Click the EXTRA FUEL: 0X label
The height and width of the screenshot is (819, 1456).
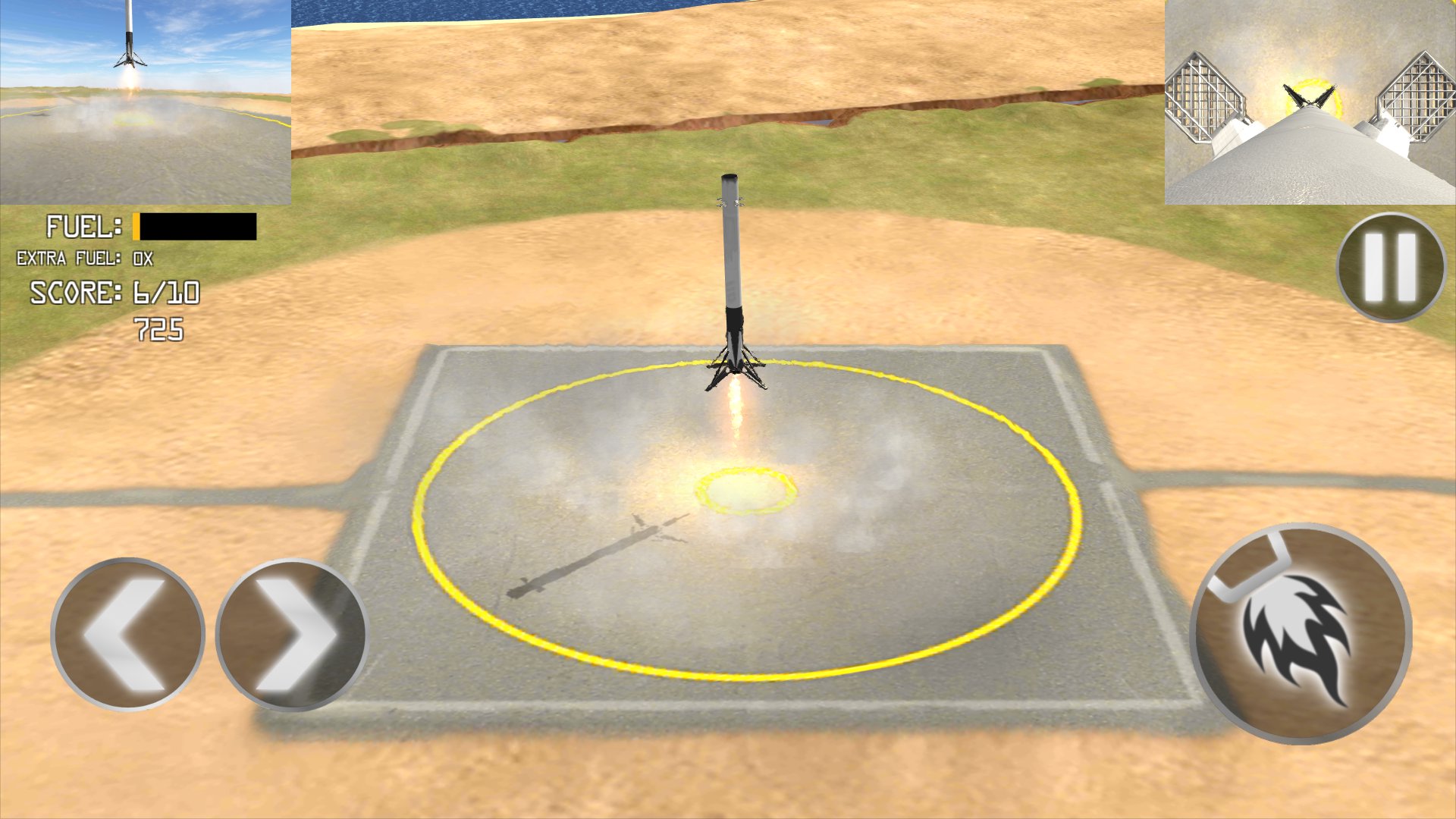click(x=83, y=258)
